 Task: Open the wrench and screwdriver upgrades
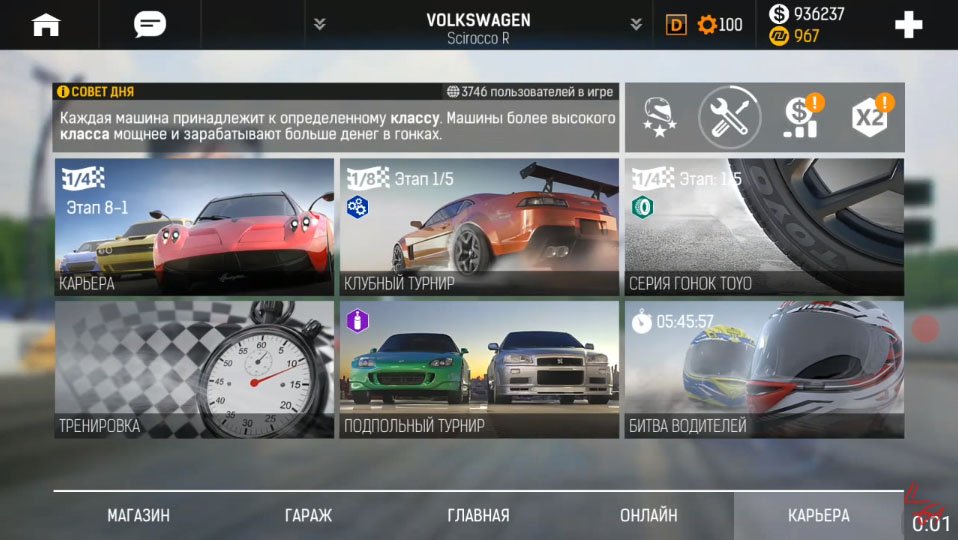coord(729,117)
